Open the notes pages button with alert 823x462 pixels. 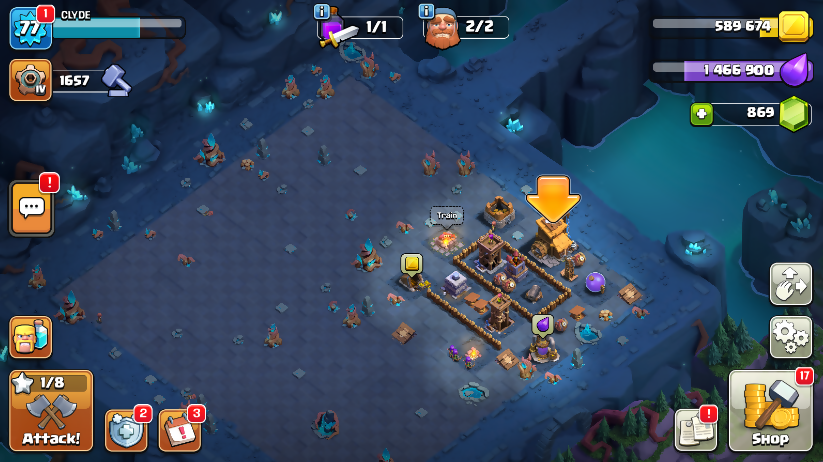[696, 429]
